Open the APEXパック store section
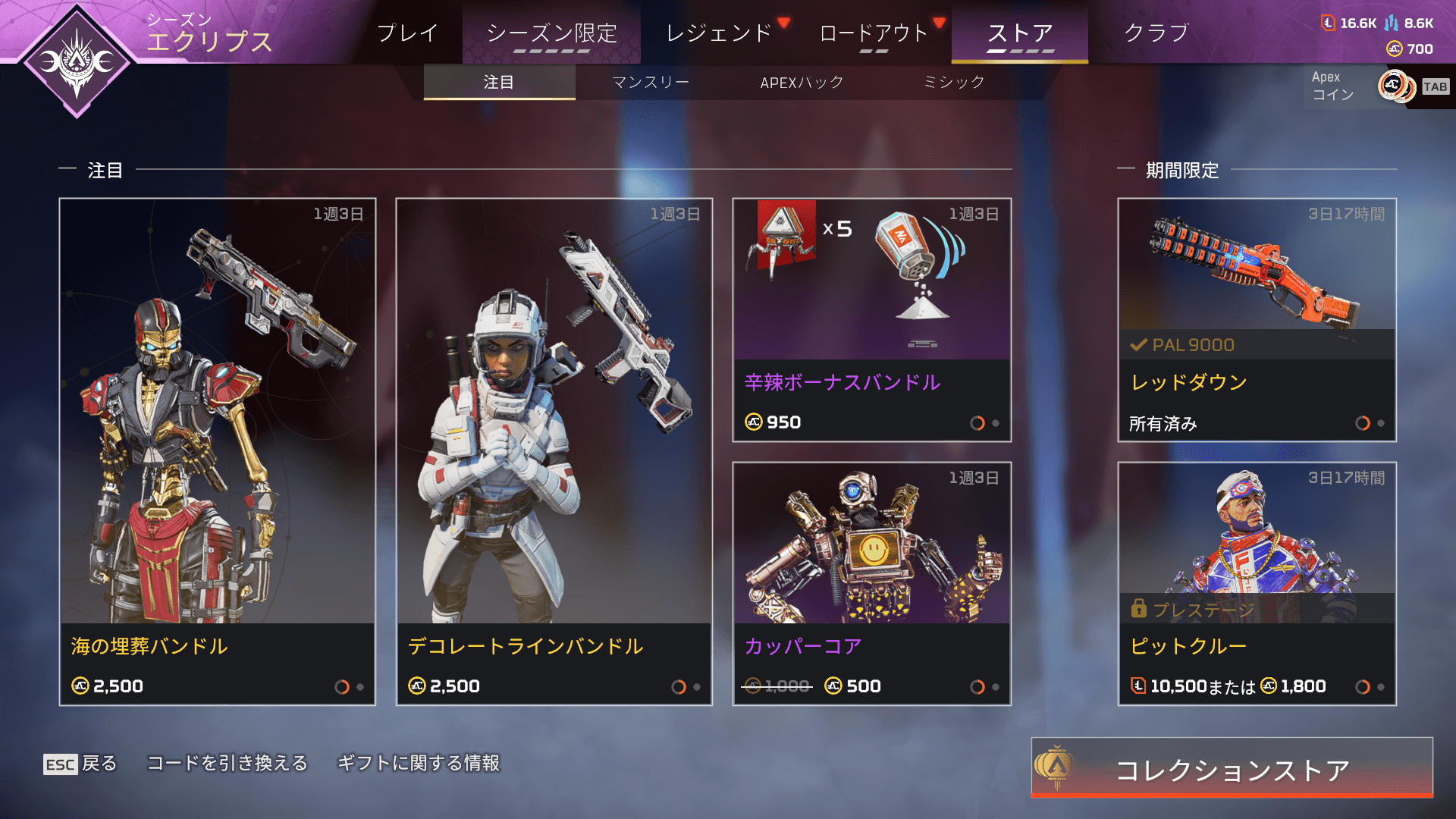 coord(802,82)
